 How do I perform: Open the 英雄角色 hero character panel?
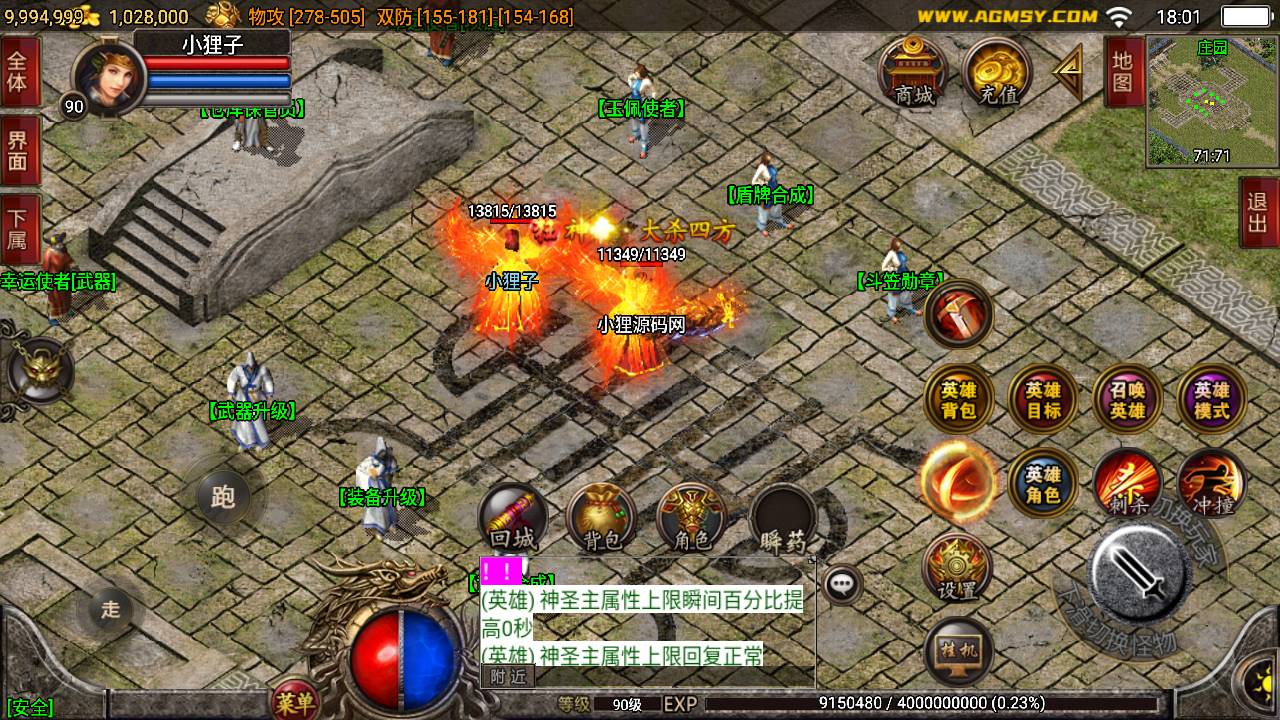pyautogui.click(x=1043, y=484)
